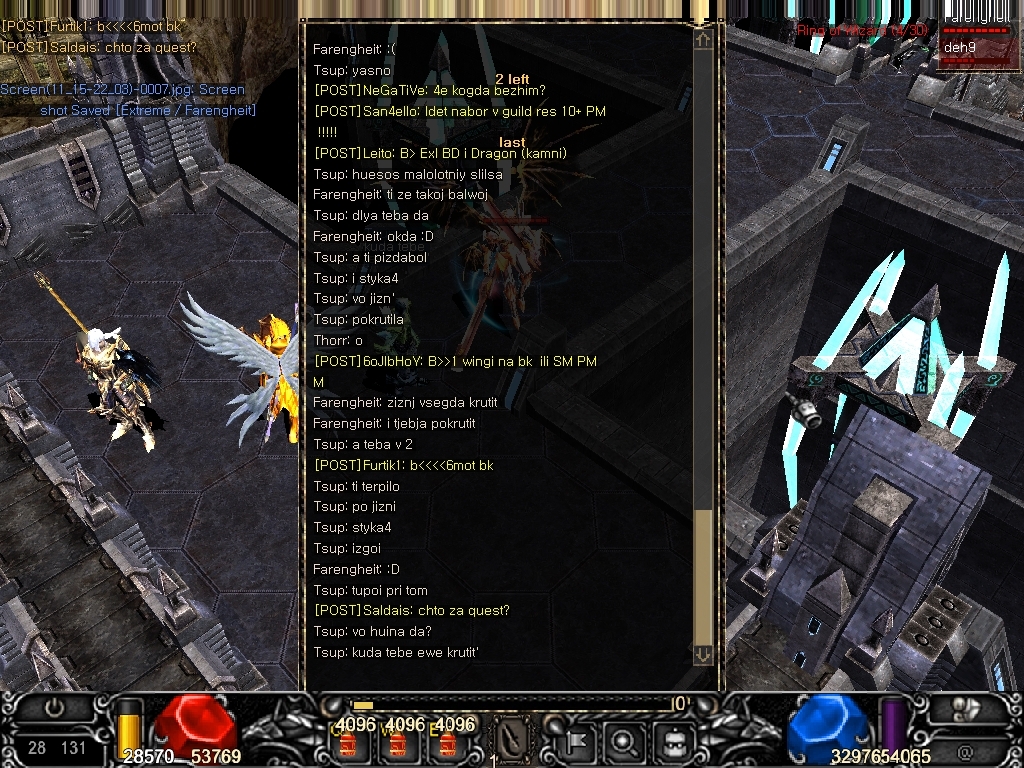Open the backpack inventory button

point(675,741)
